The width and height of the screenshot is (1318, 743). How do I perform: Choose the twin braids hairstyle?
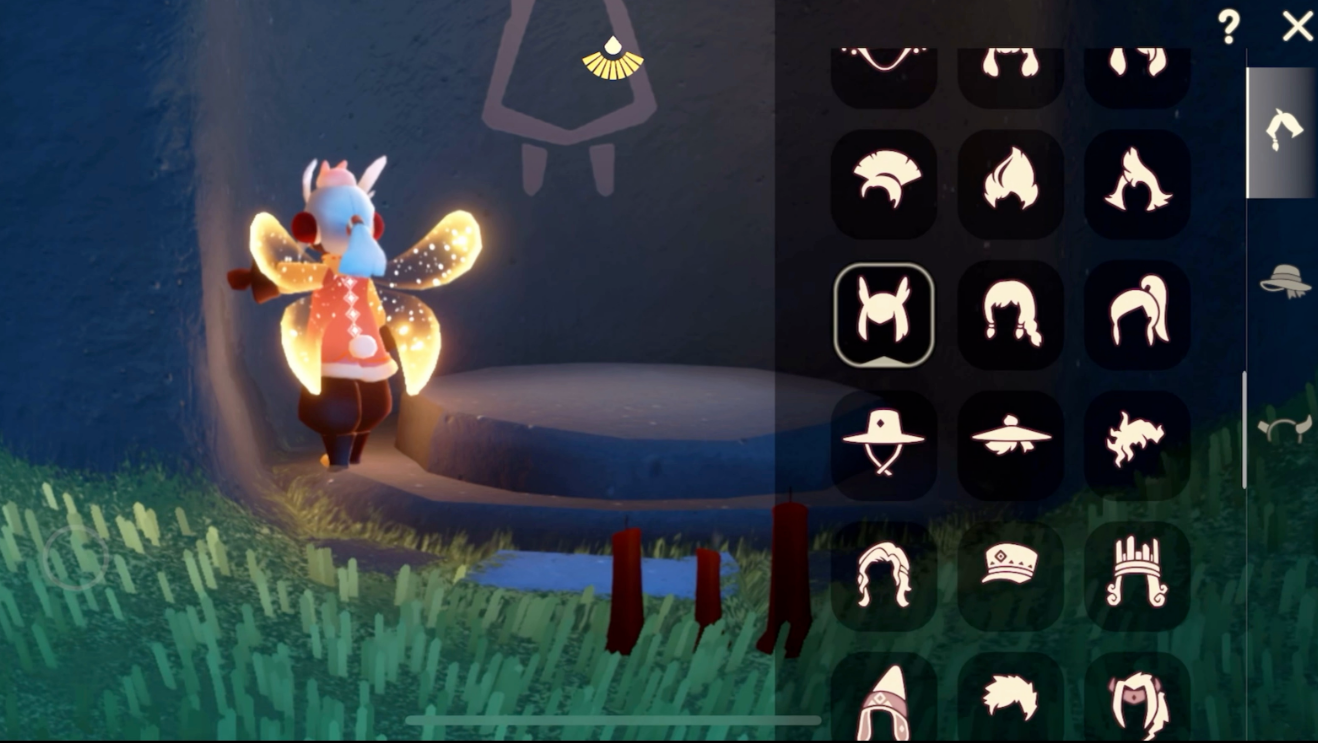[1010, 314]
